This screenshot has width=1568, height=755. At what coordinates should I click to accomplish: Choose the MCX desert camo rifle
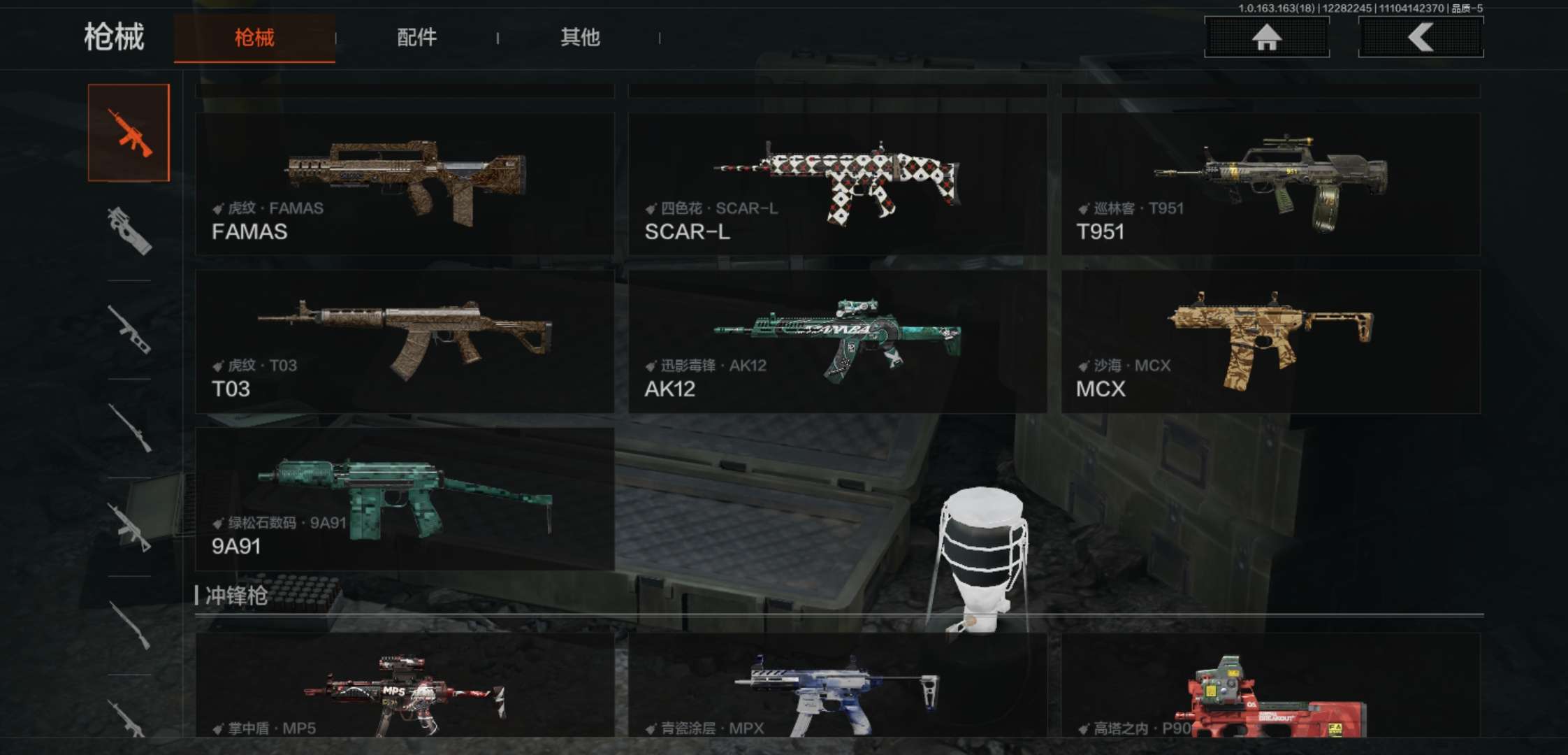(1270, 341)
